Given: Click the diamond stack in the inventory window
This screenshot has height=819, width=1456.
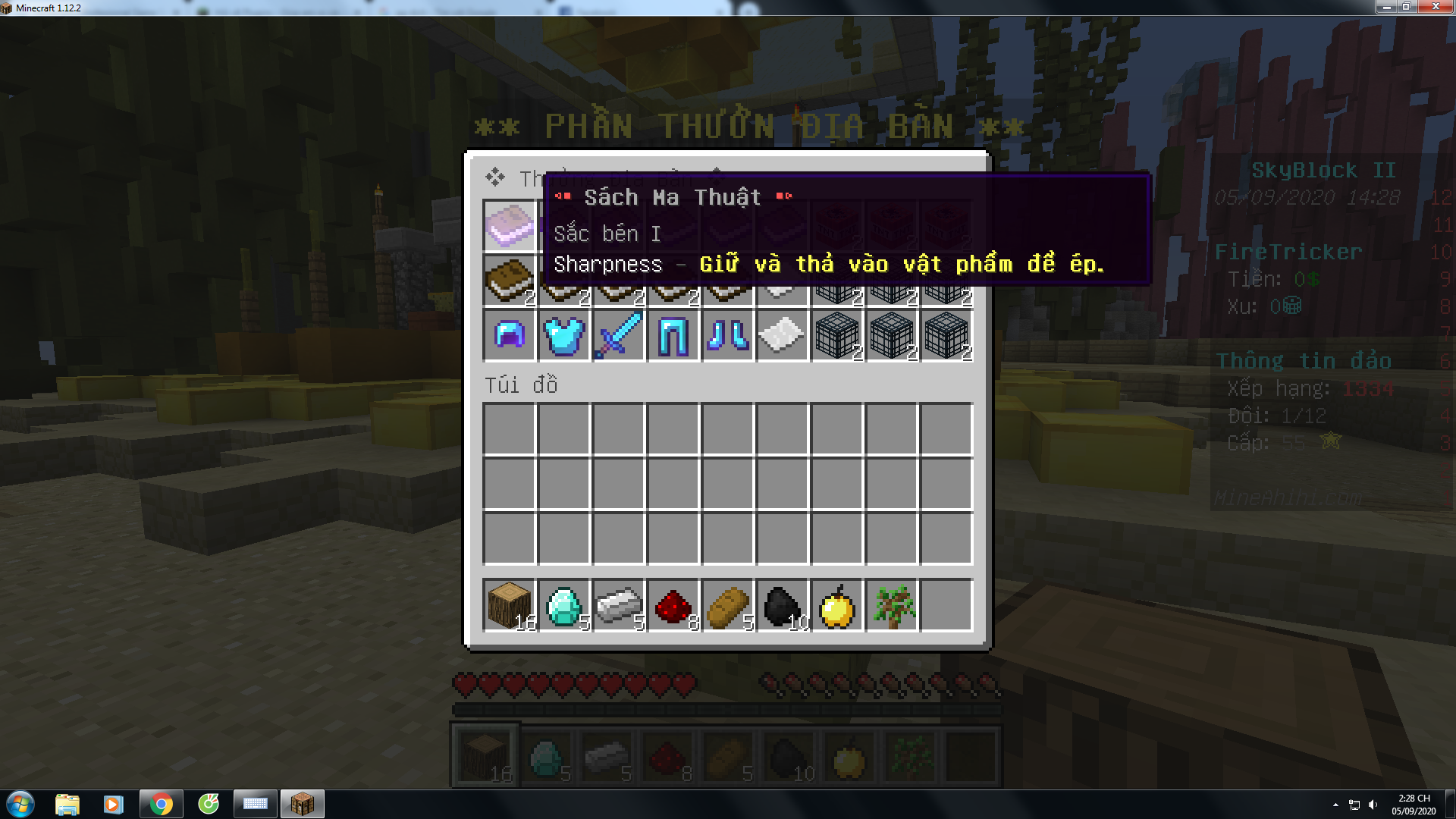Looking at the screenshot, I should (563, 605).
